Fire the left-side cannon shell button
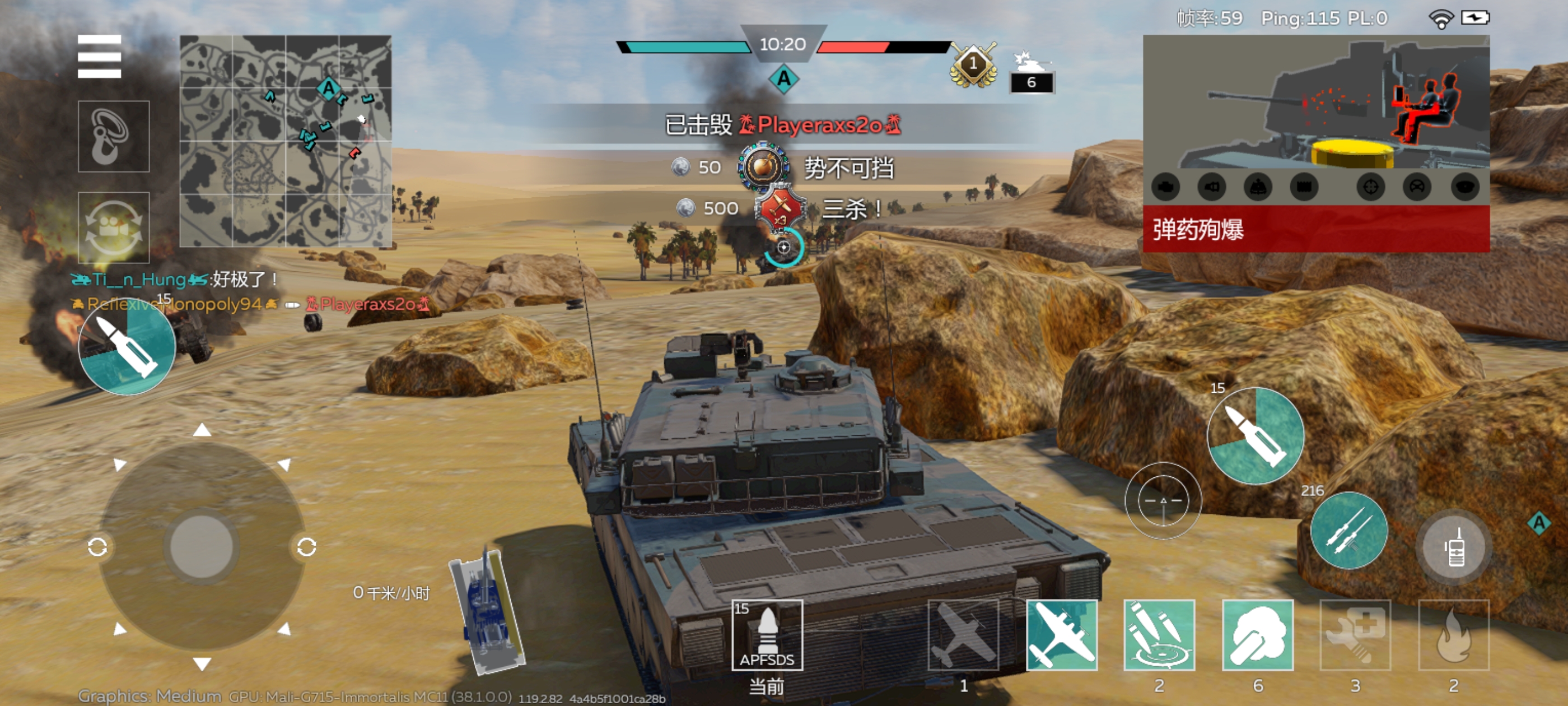 click(x=127, y=347)
